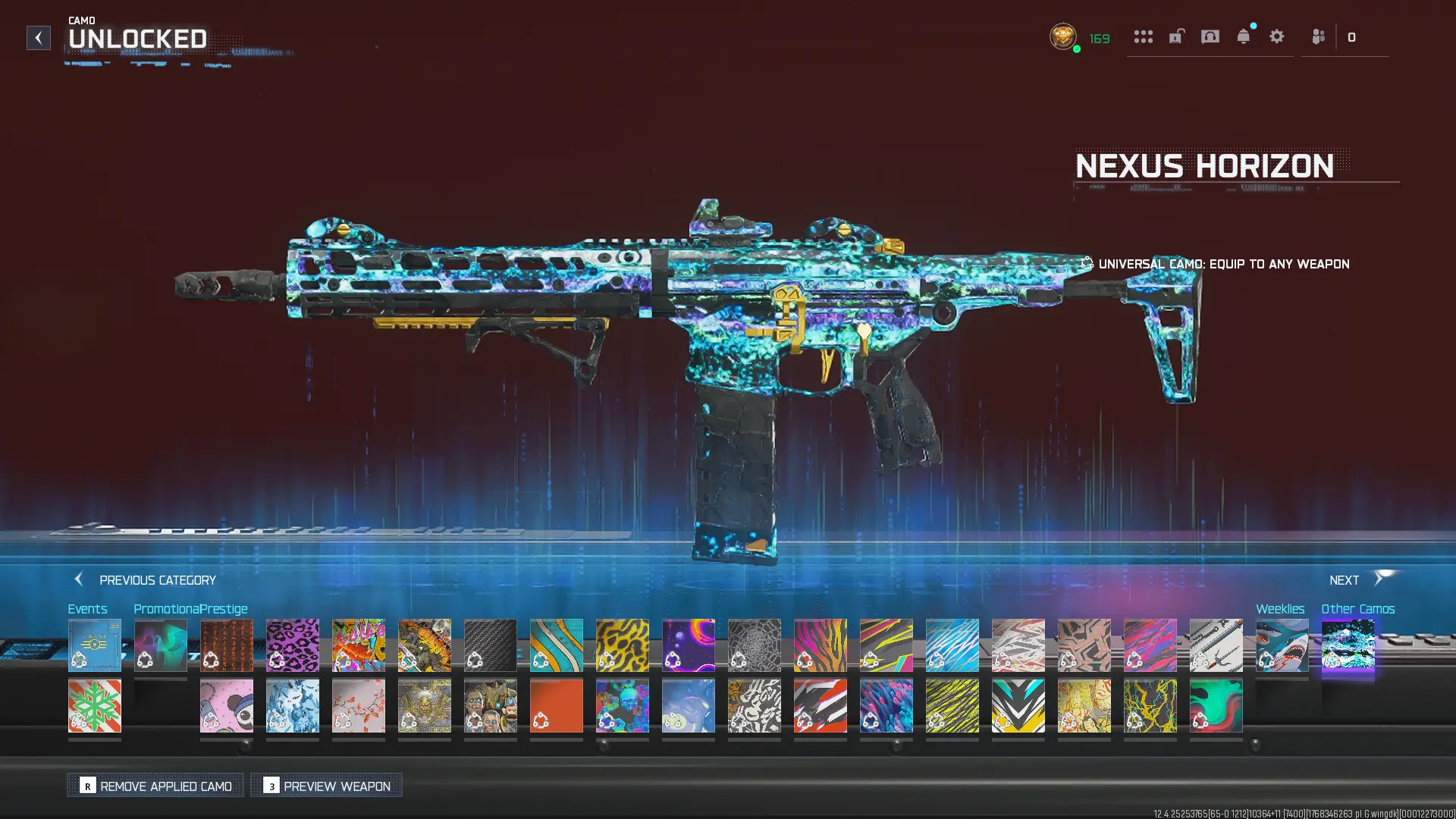Image resolution: width=1456 pixels, height=819 pixels.
Task: Open the voice chat headset channels panel
Action: (1210, 36)
